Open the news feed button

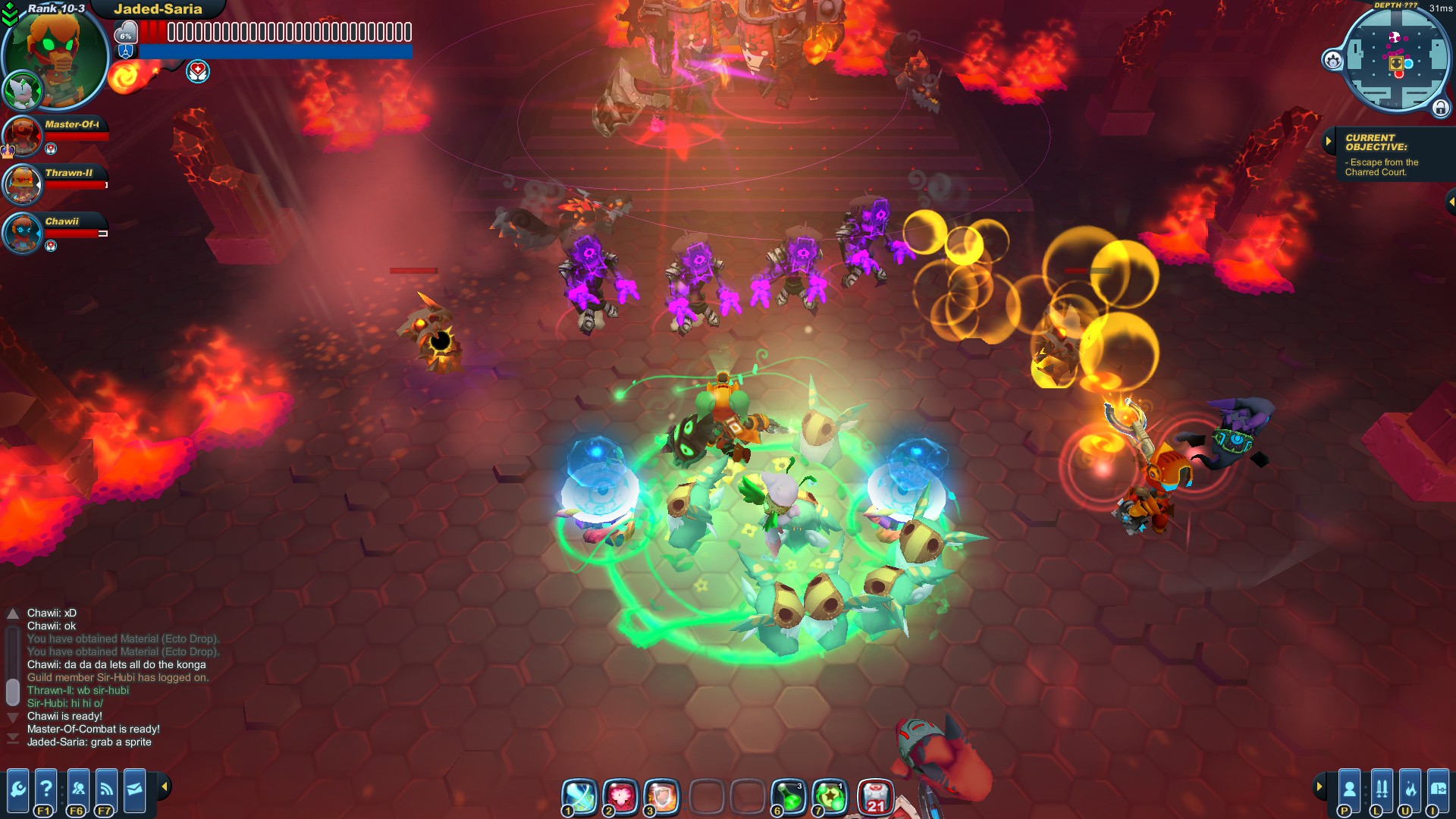coord(106,790)
